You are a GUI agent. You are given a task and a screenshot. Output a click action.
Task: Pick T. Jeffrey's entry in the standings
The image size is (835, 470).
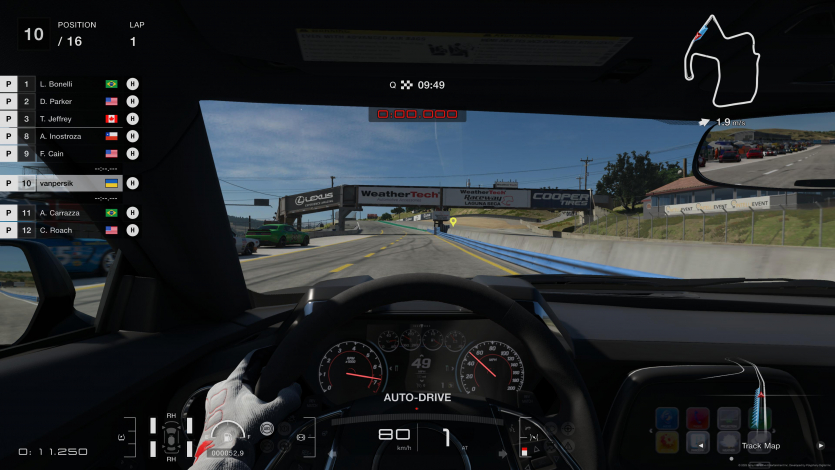(x=68, y=119)
